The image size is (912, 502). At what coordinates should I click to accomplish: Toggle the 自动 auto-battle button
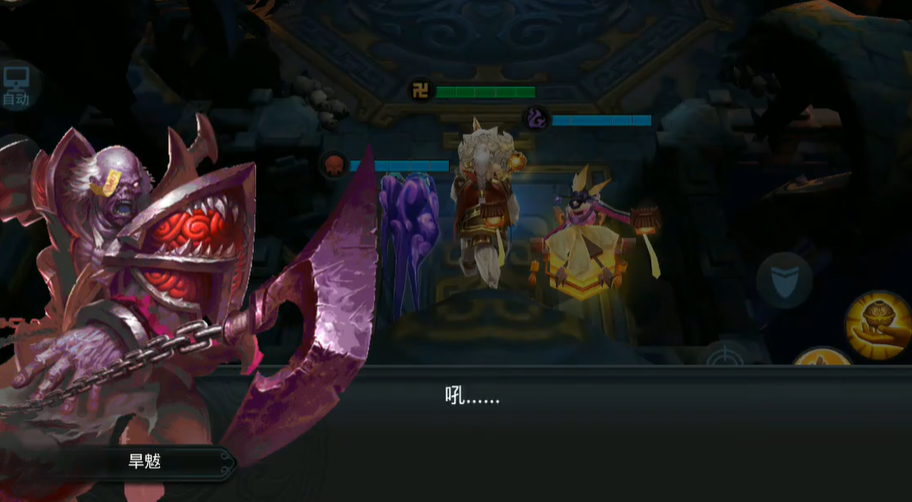16,87
